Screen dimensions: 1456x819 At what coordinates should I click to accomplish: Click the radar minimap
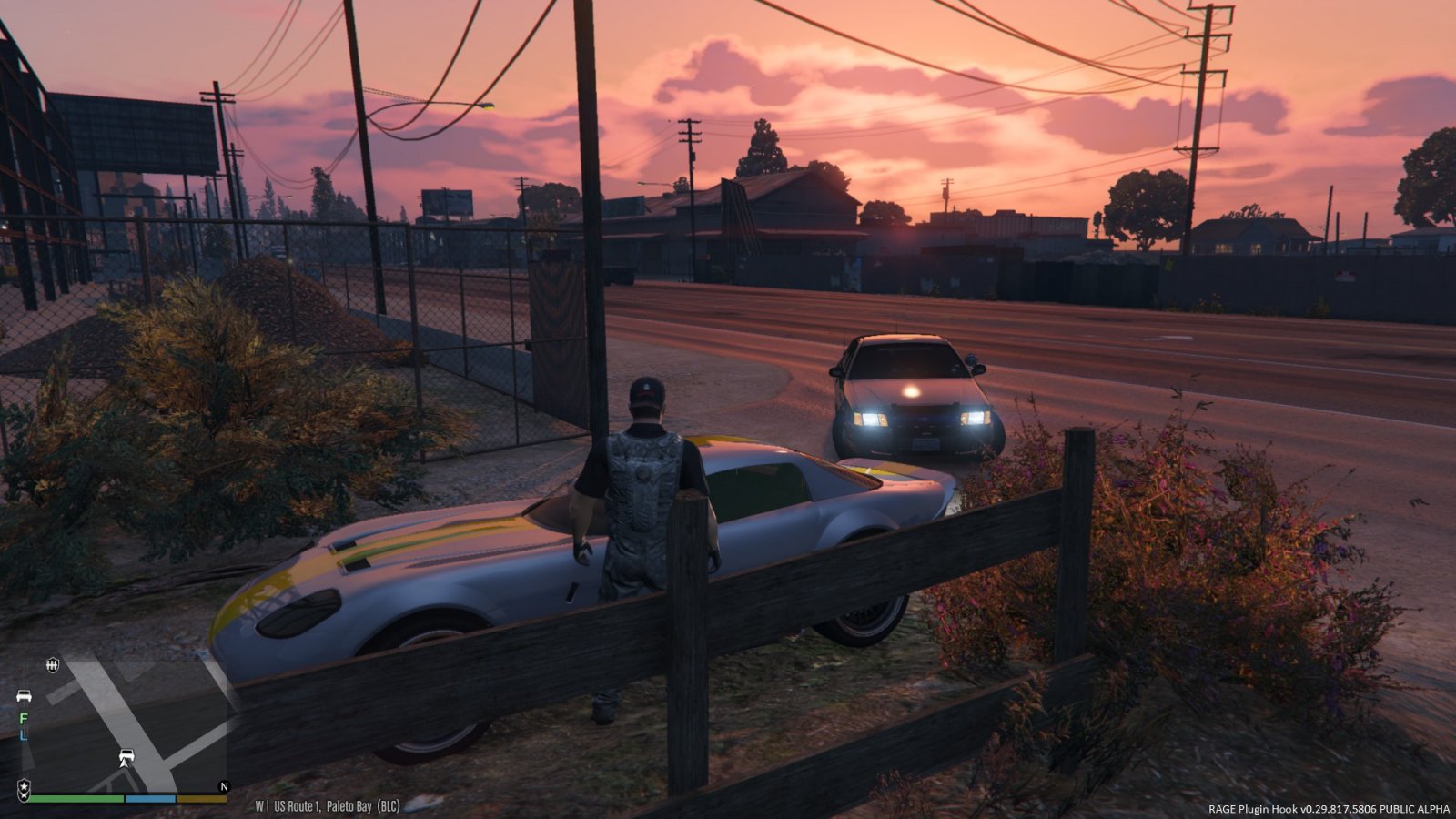(125, 723)
